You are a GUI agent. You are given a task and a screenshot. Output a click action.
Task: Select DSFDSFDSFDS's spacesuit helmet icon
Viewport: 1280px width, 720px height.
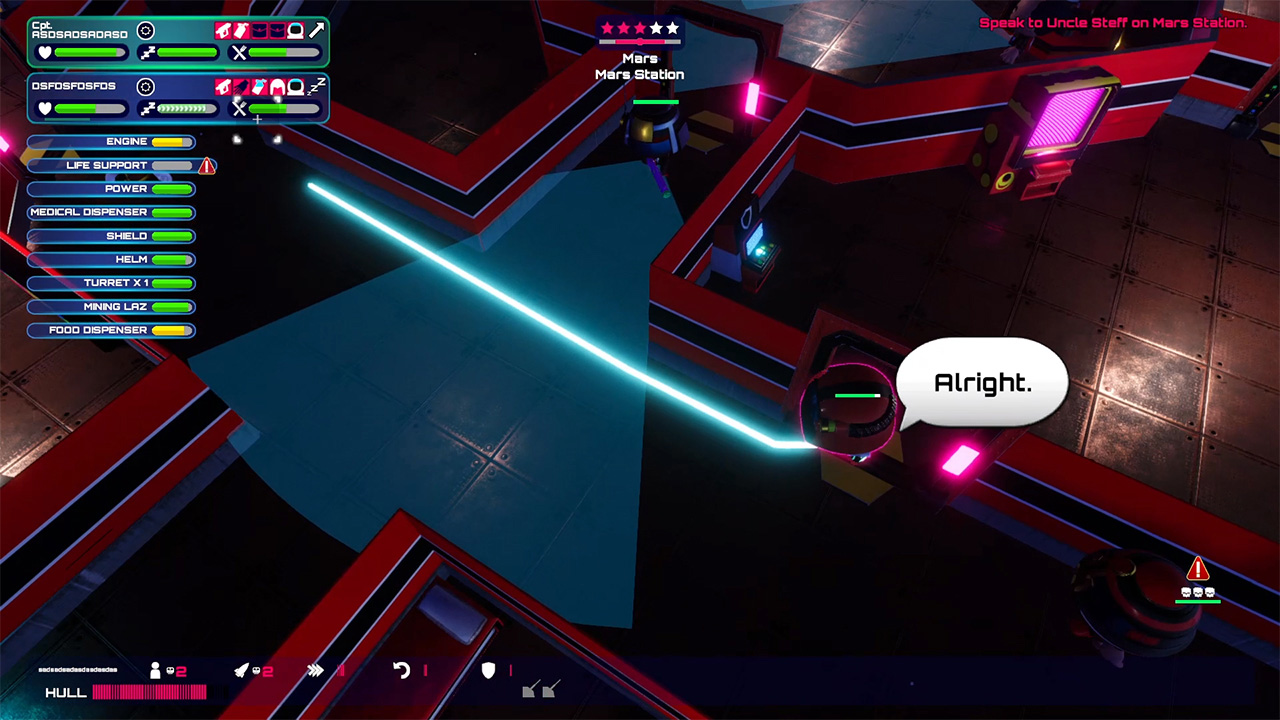(296, 87)
